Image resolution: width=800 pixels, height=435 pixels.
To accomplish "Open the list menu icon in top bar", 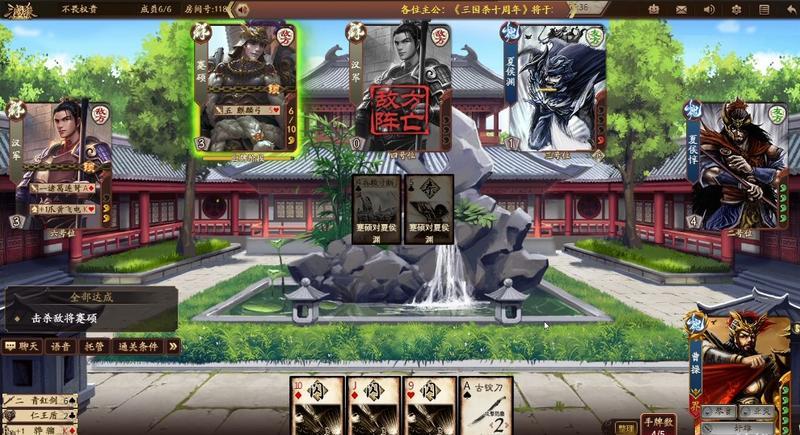I will click(x=765, y=9).
